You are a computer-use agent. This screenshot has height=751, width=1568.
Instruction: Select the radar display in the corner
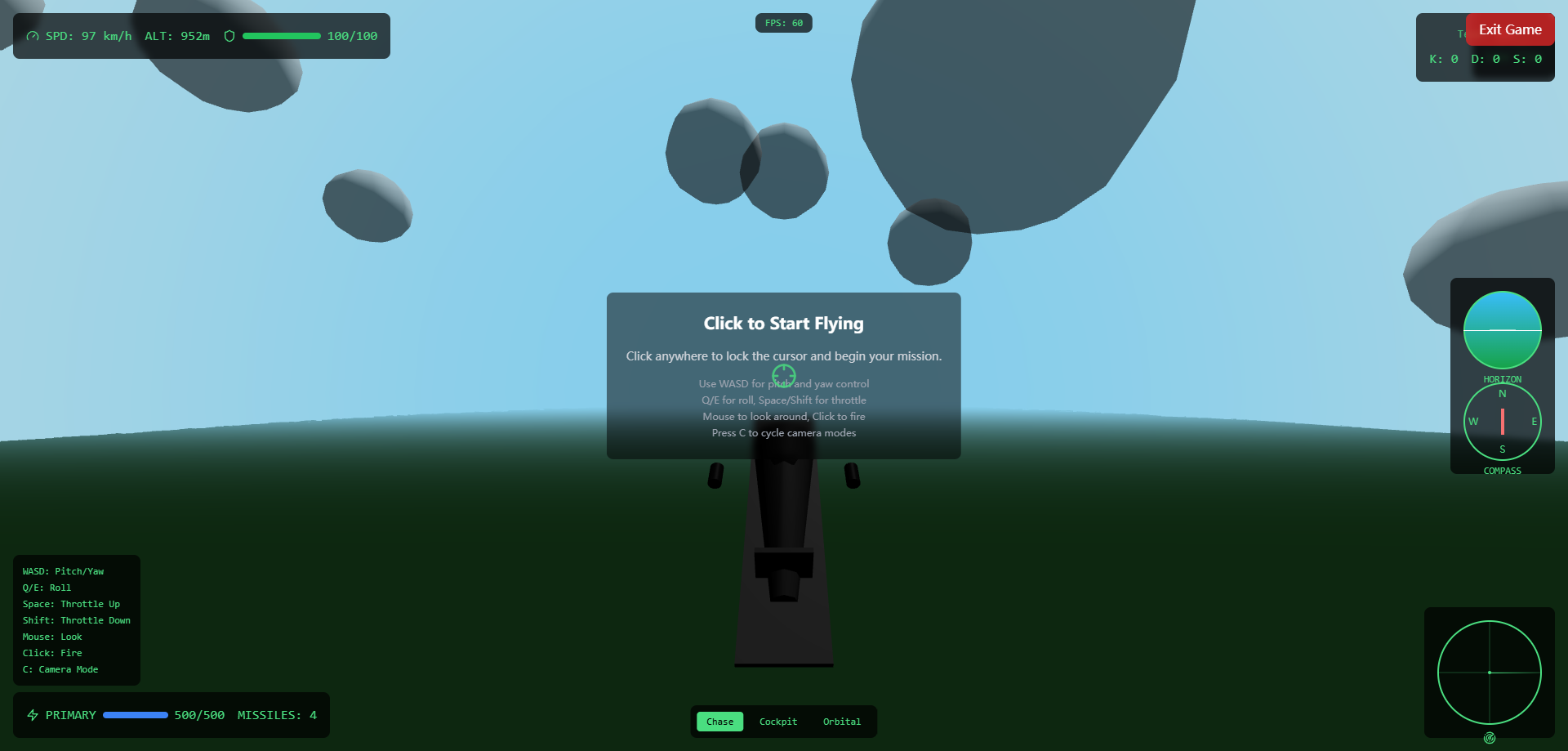point(1490,673)
